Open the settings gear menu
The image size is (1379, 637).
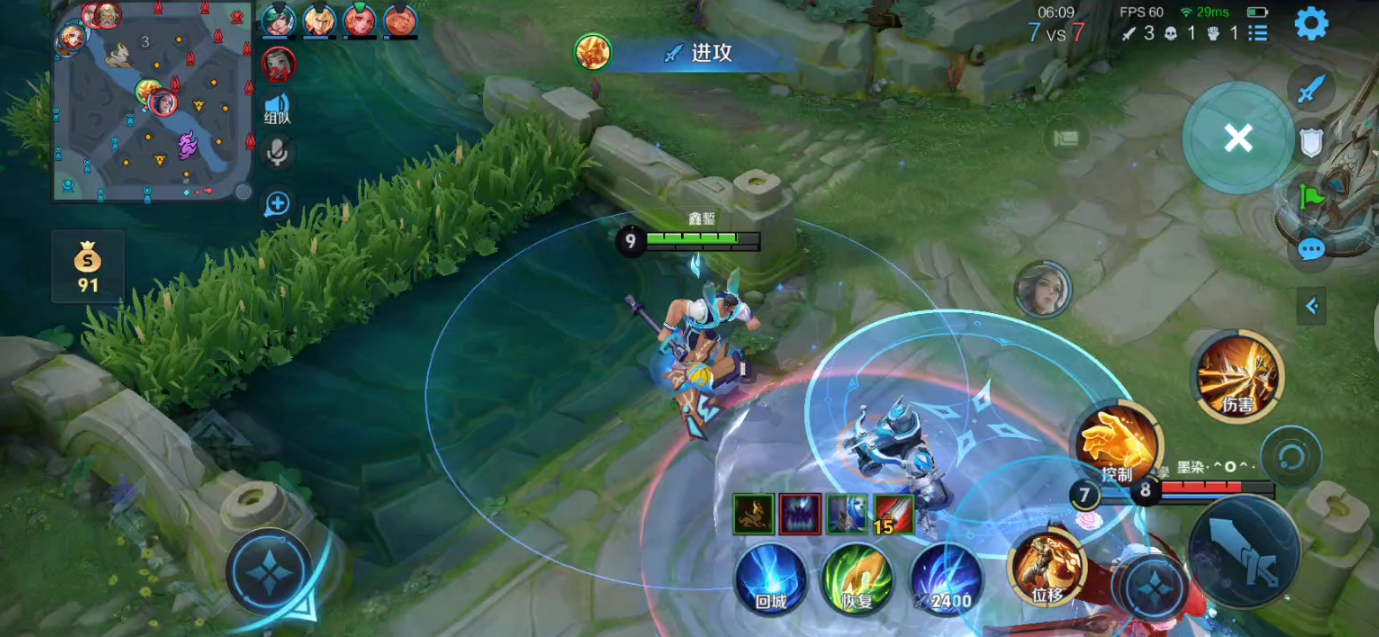point(1311,23)
